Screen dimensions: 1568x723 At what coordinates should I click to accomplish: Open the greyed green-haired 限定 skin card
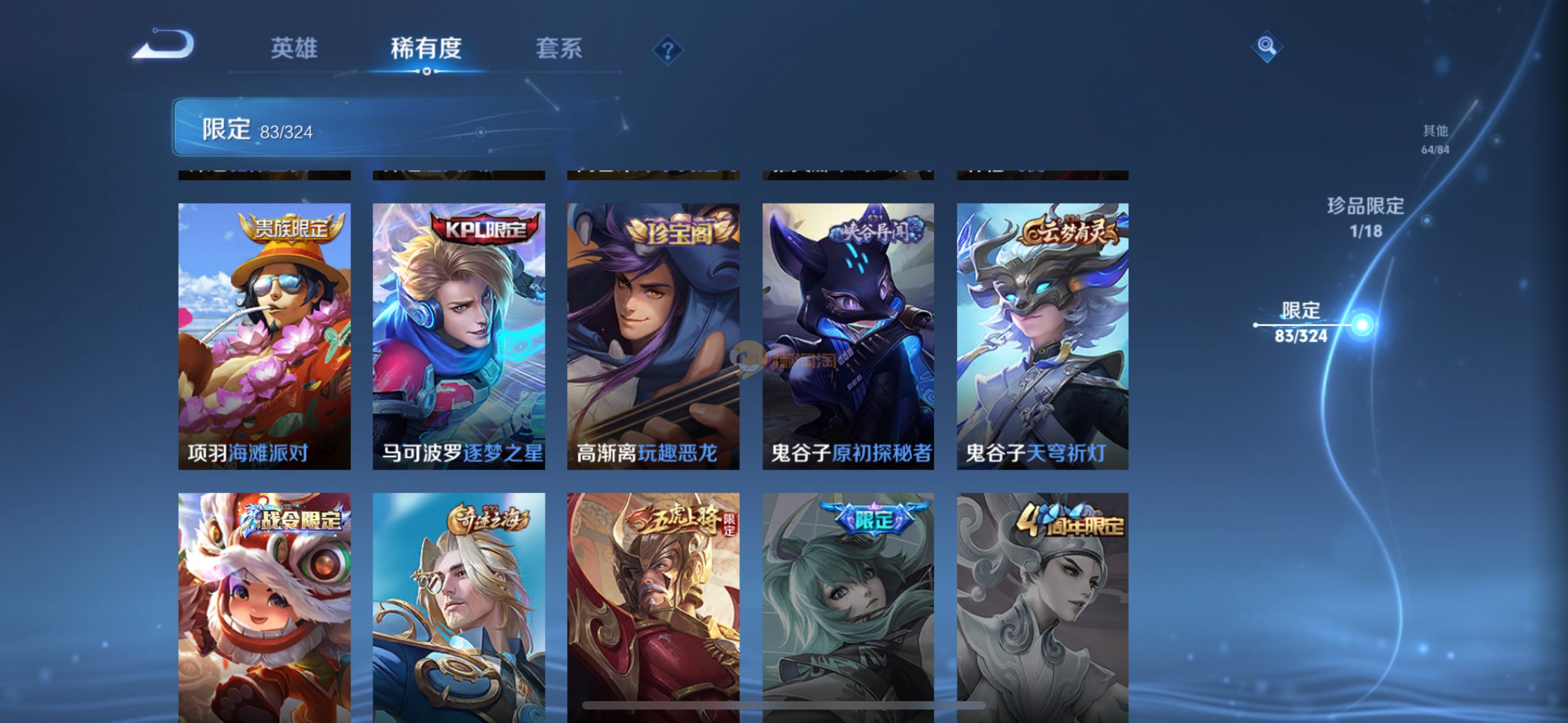click(x=848, y=608)
